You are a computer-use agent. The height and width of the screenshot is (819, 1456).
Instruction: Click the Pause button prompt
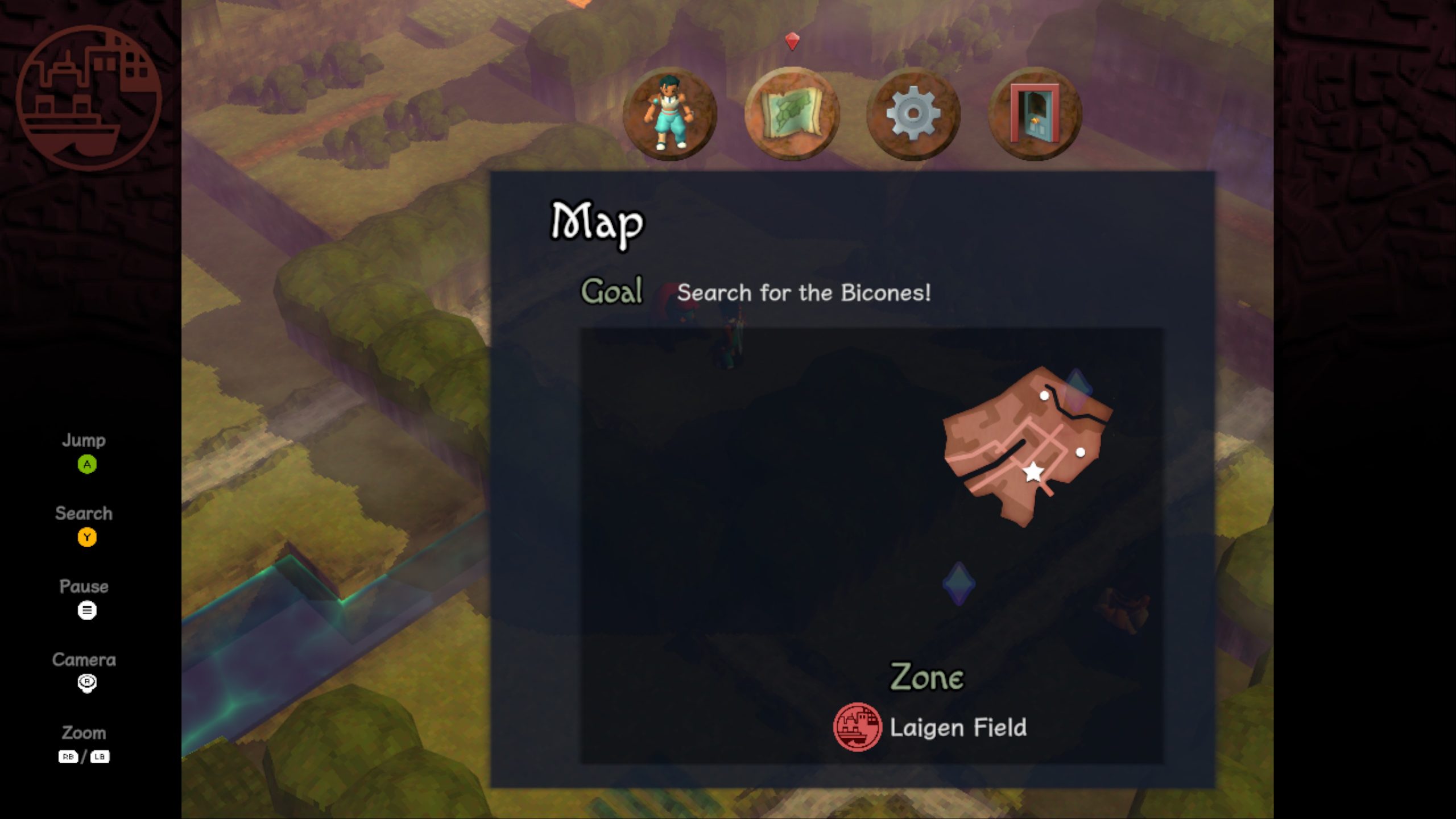tap(86, 610)
